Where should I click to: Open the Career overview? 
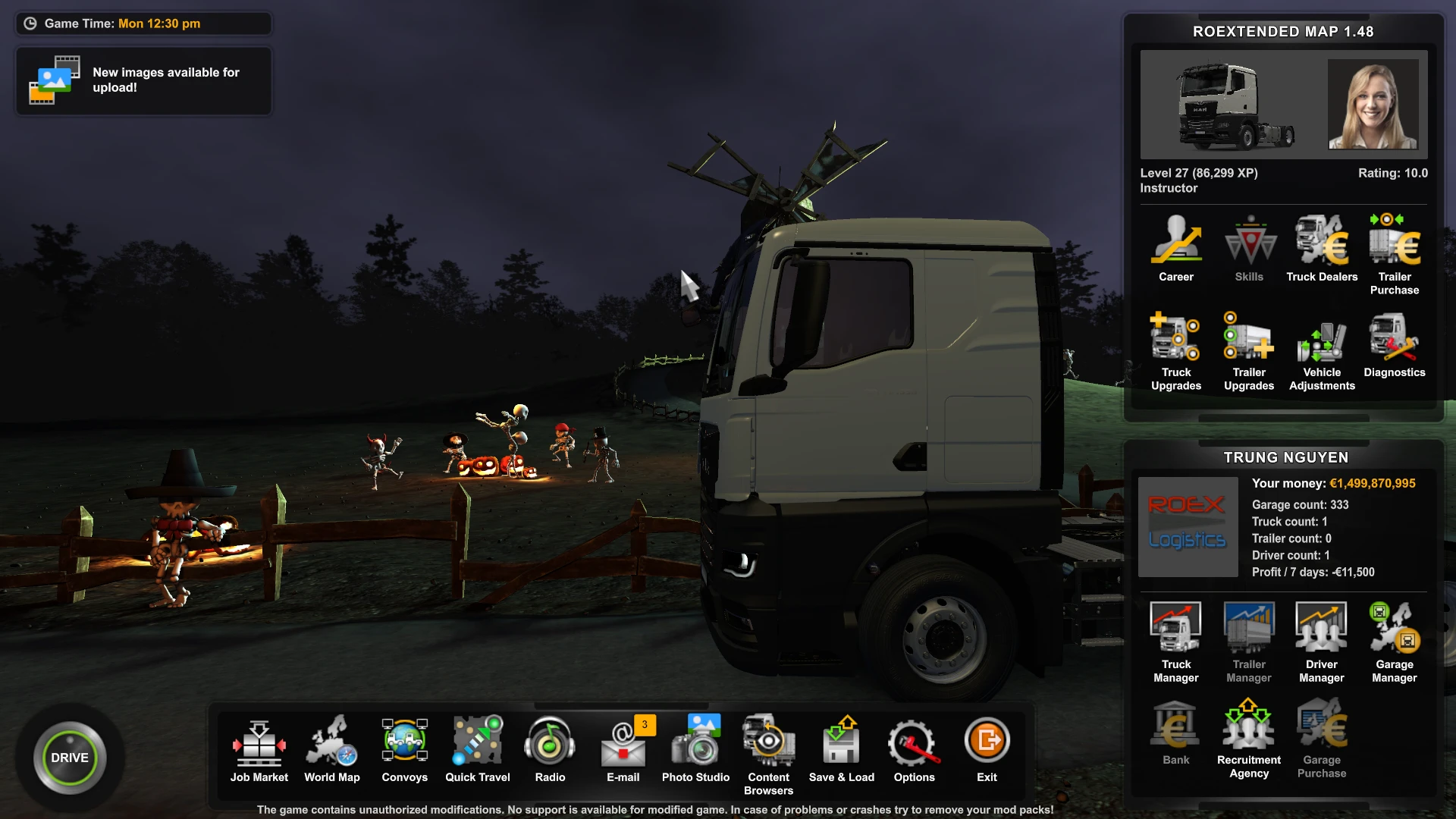coord(1175,243)
